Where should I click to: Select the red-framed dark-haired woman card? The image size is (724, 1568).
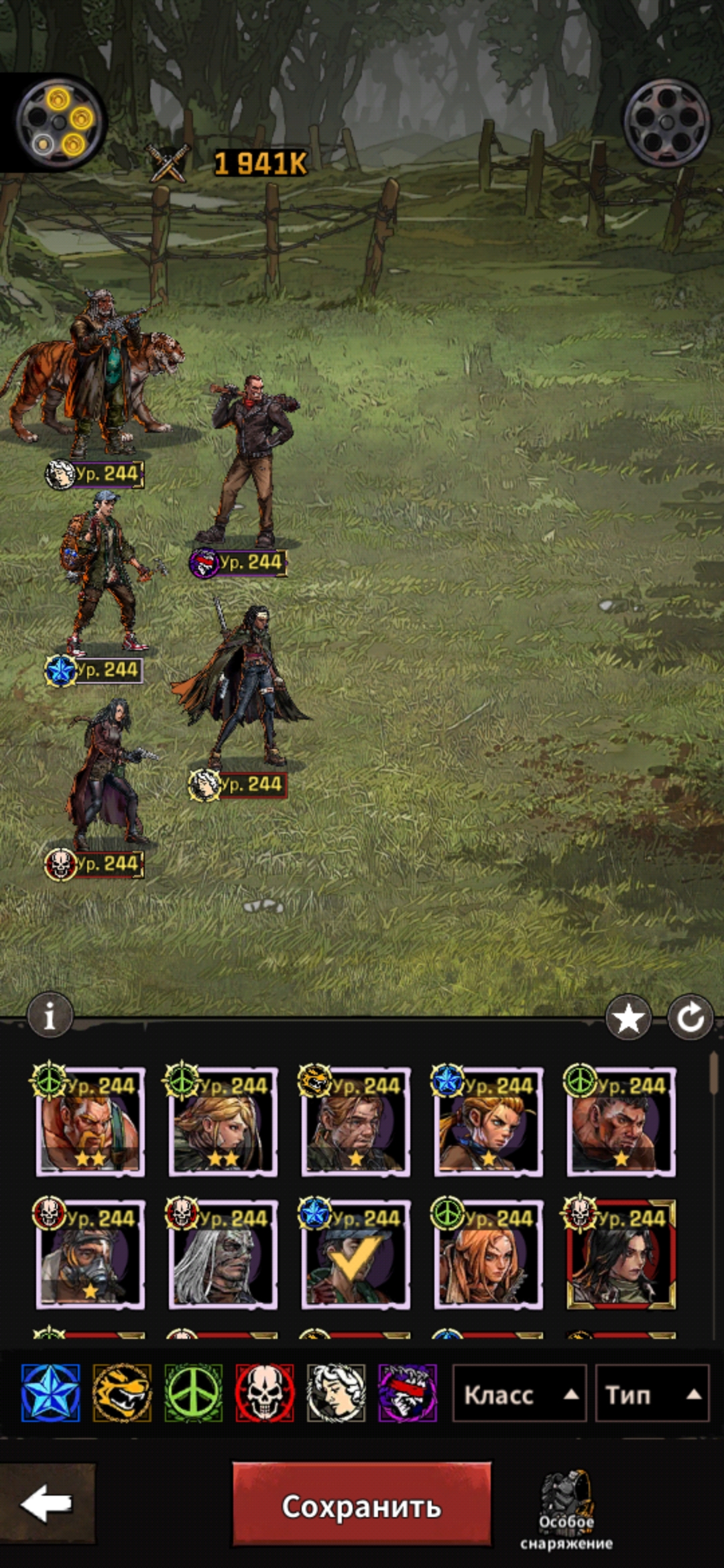(621, 1254)
